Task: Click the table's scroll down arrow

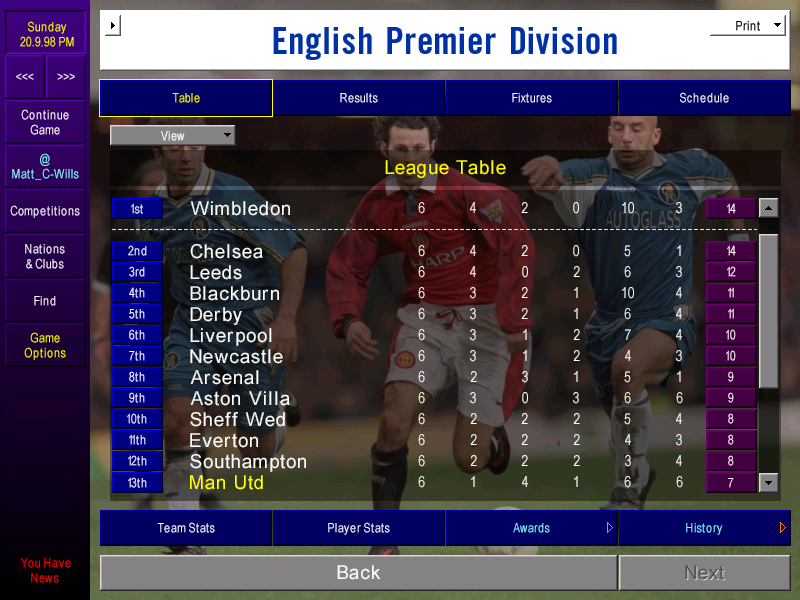Action: 768,483
